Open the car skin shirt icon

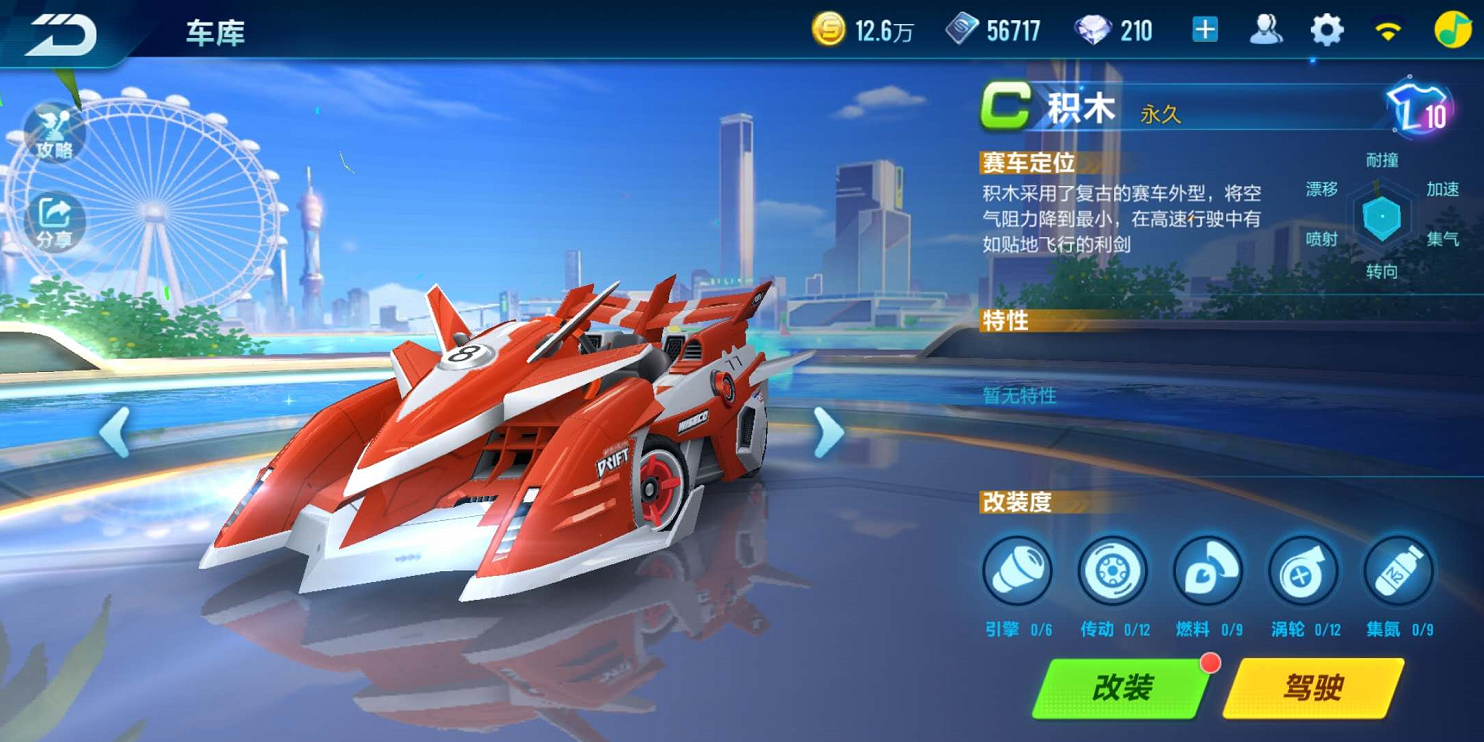coord(1418,108)
